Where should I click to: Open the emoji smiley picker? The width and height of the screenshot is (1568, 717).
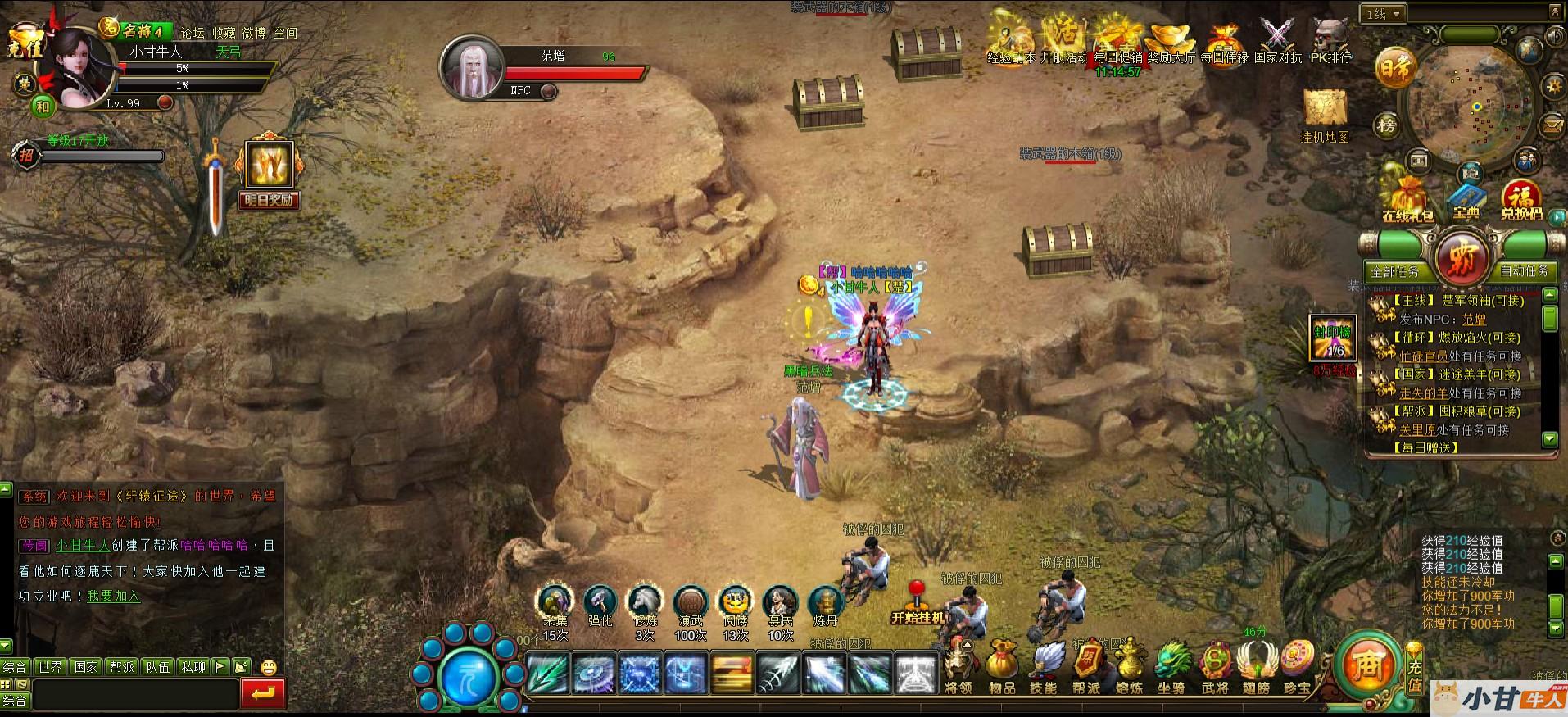coord(268,667)
